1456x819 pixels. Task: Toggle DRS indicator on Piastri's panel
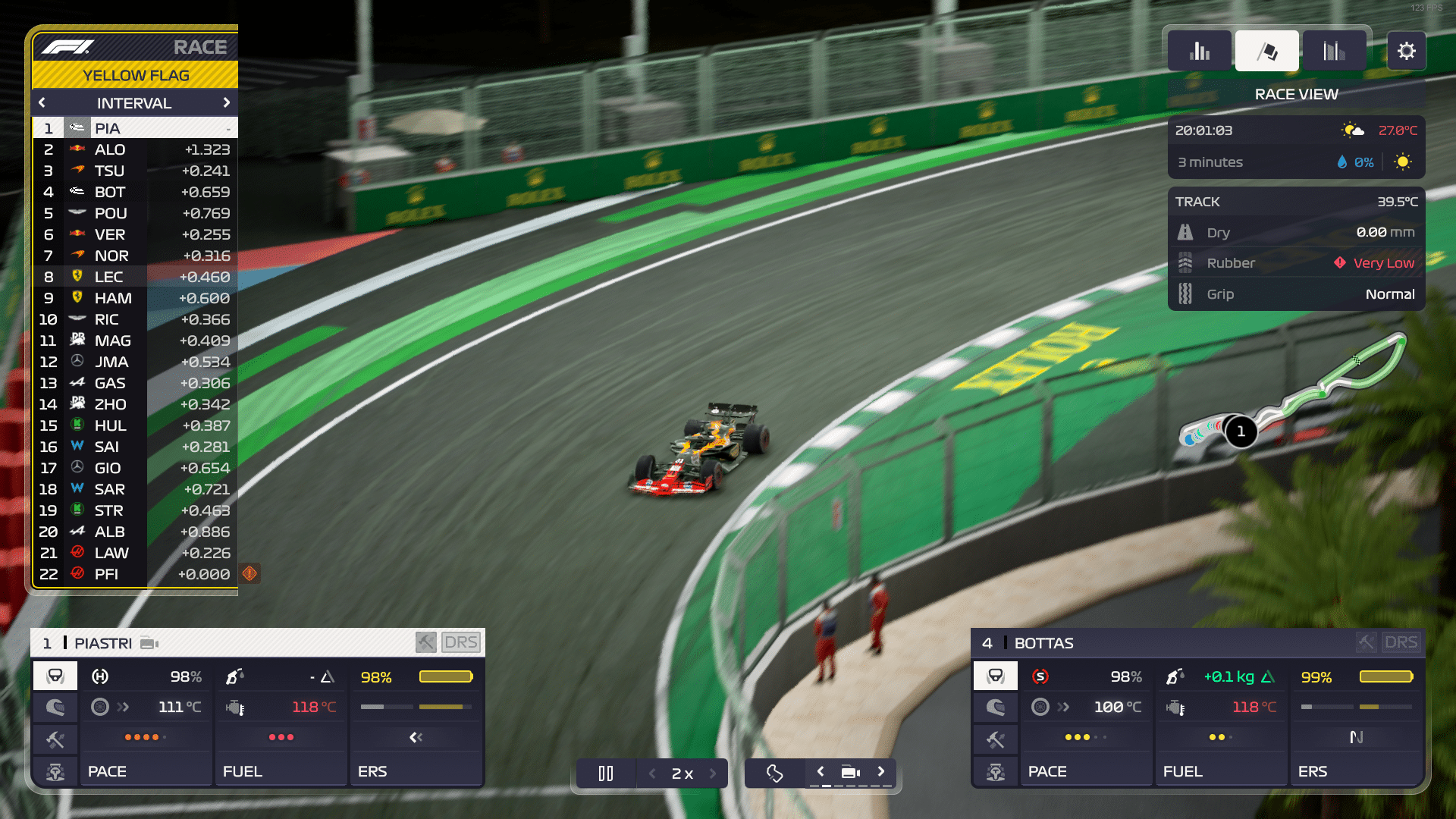pos(461,642)
